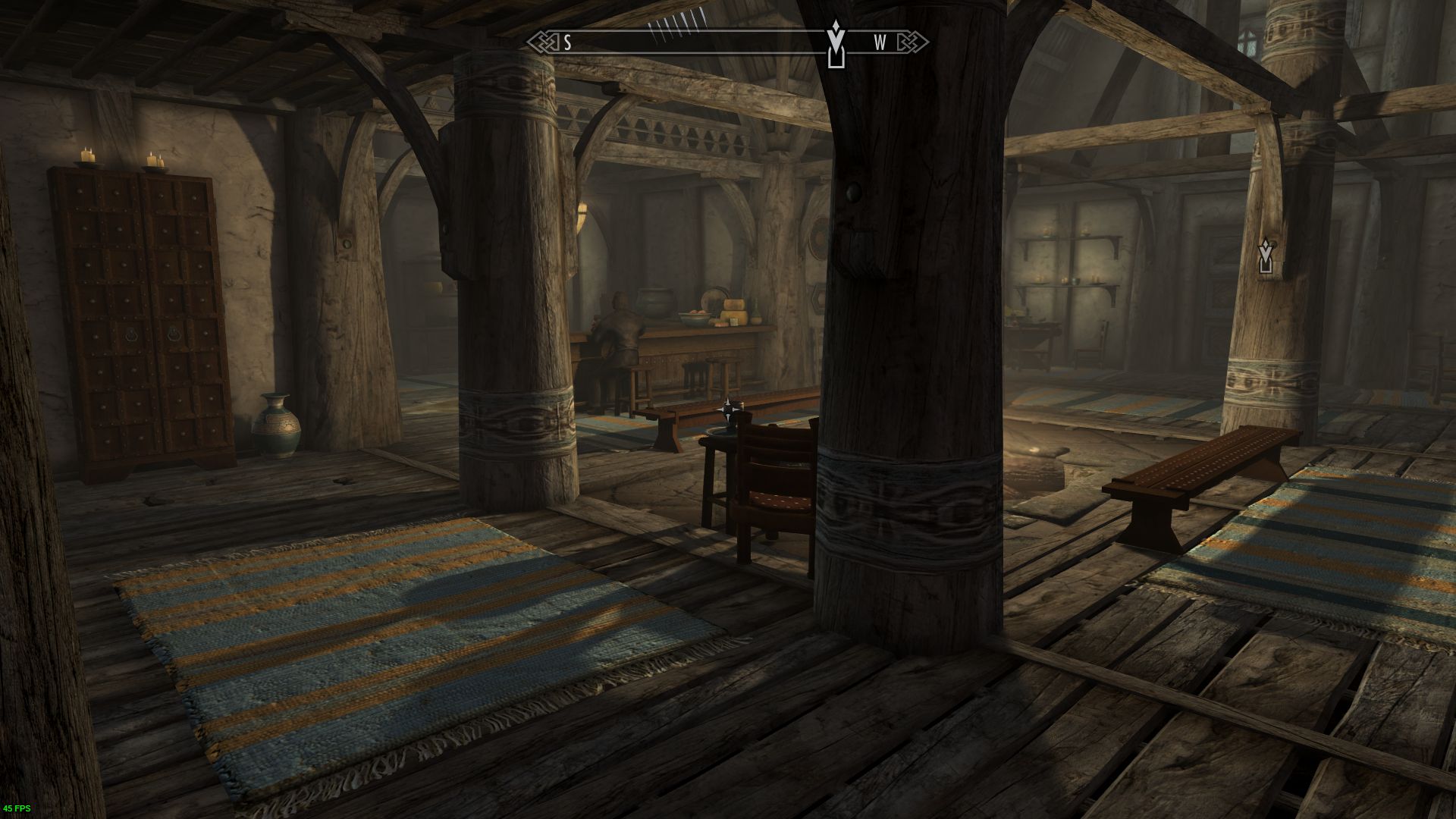Click the compass bar's South indicator
The height and width of the screenshot is (819, 1456).
[x=567, y=42]
